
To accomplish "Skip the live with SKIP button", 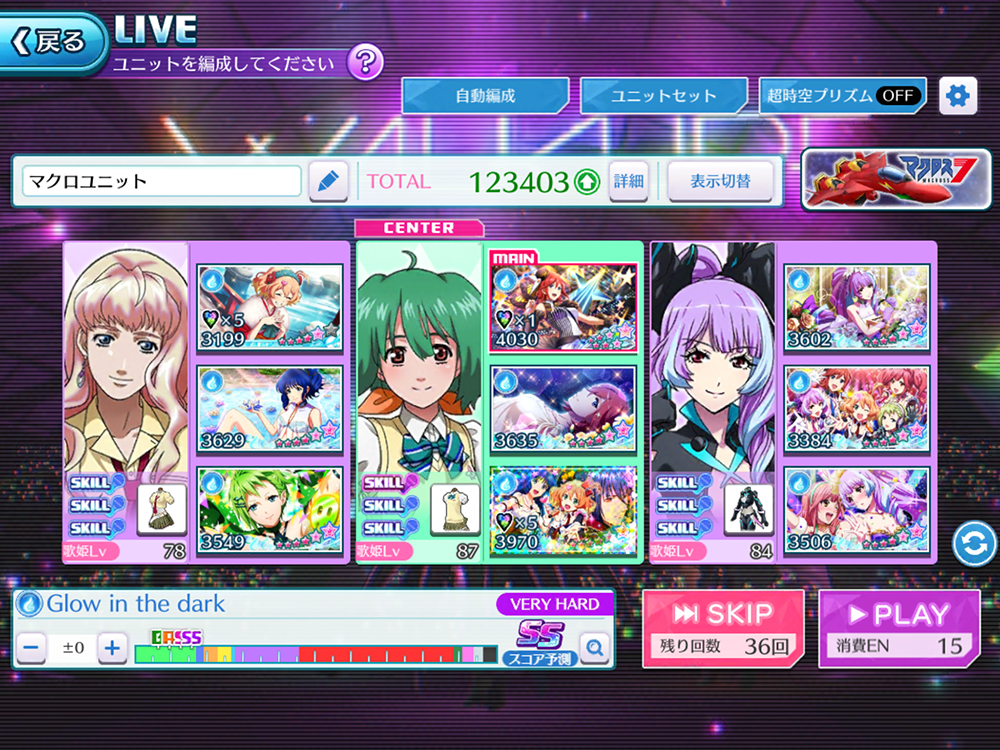I will point(723,628).
